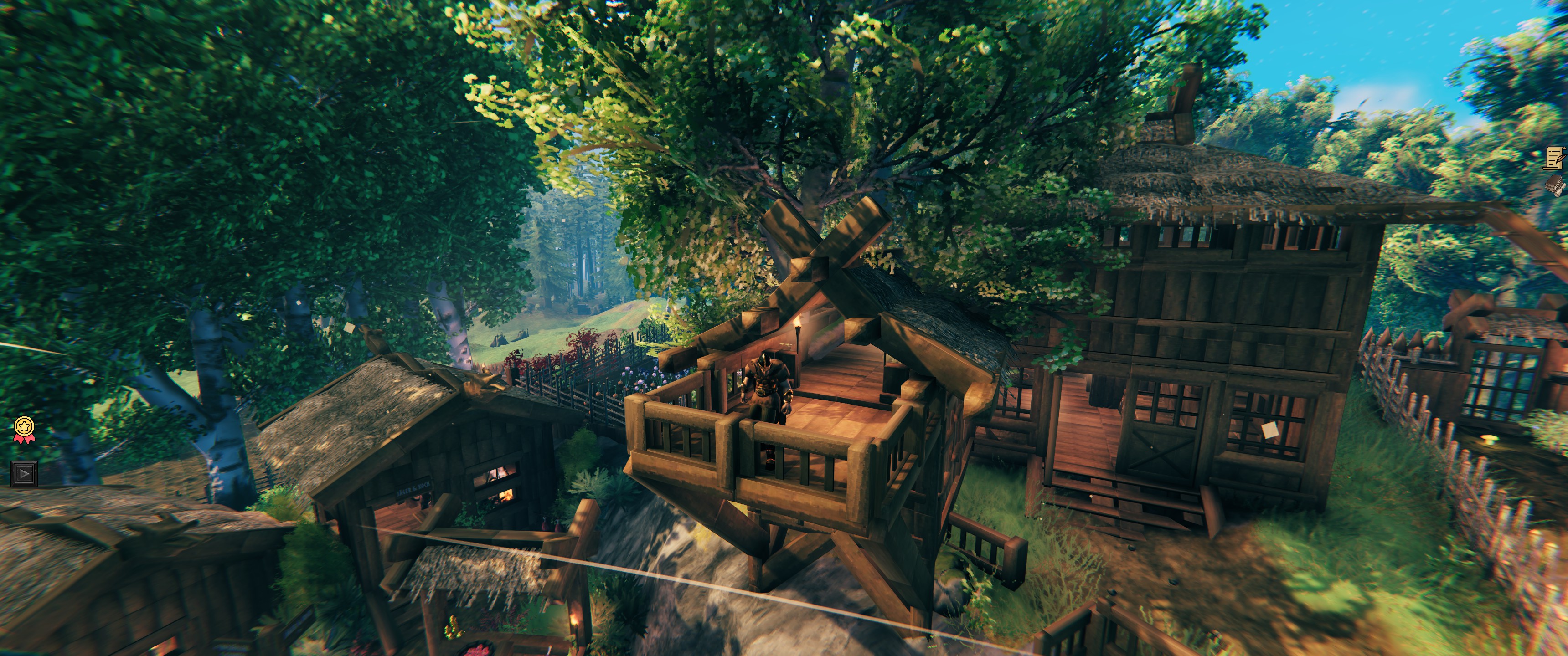Open the stacked books icon
Image resolution: width=1568 pixels, height=656 pixels.
(1557, 185)
